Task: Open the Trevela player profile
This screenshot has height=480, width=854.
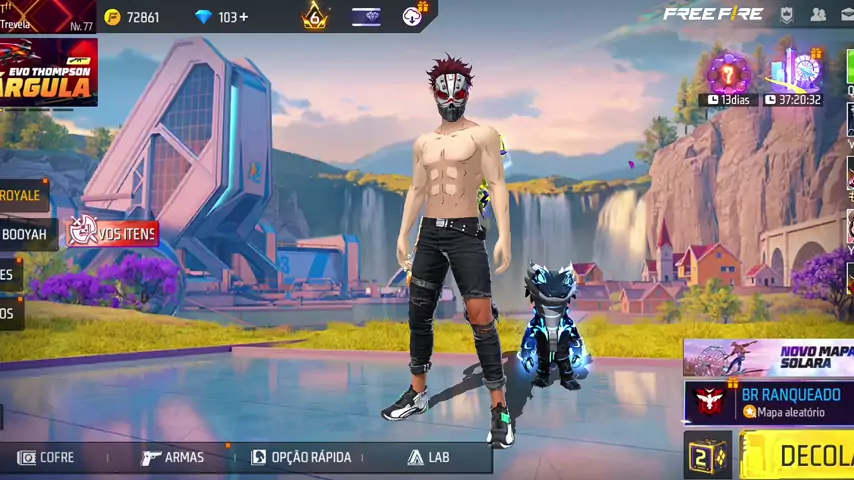Action: tap(46, 17)
